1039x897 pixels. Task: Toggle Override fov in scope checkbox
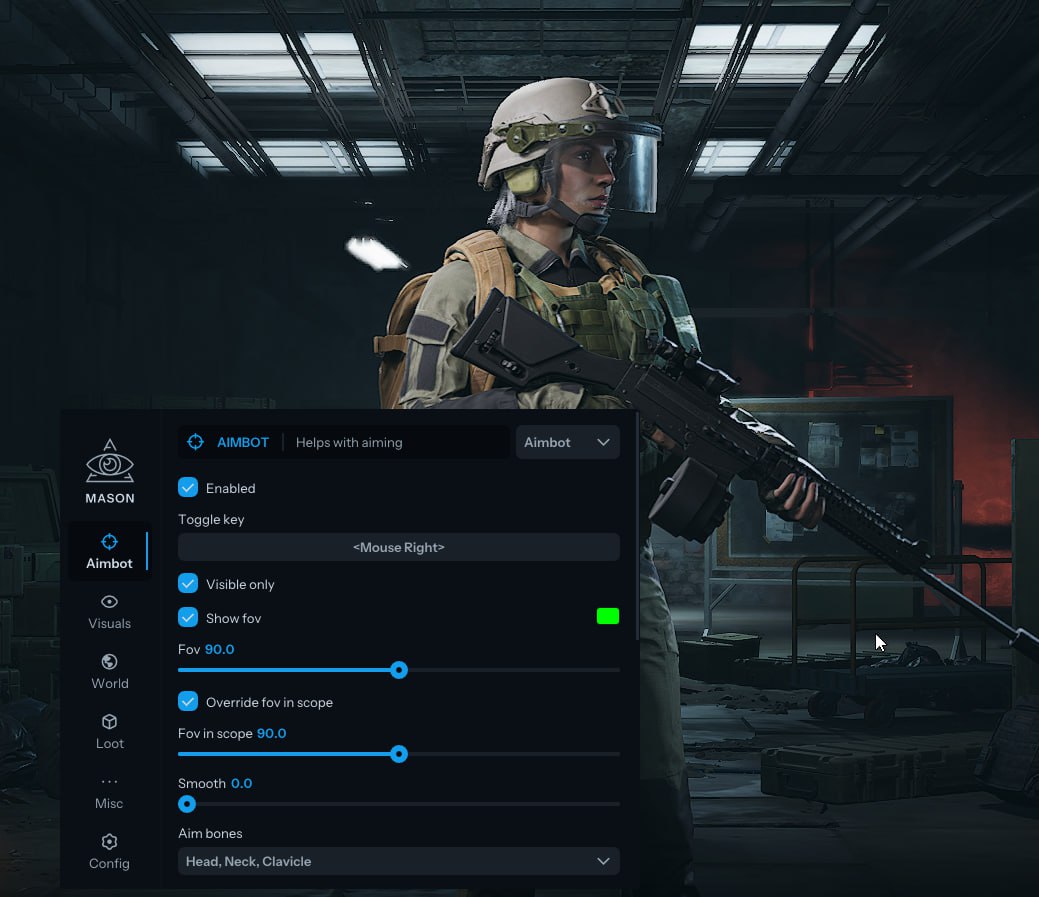[x=188, y=702]
